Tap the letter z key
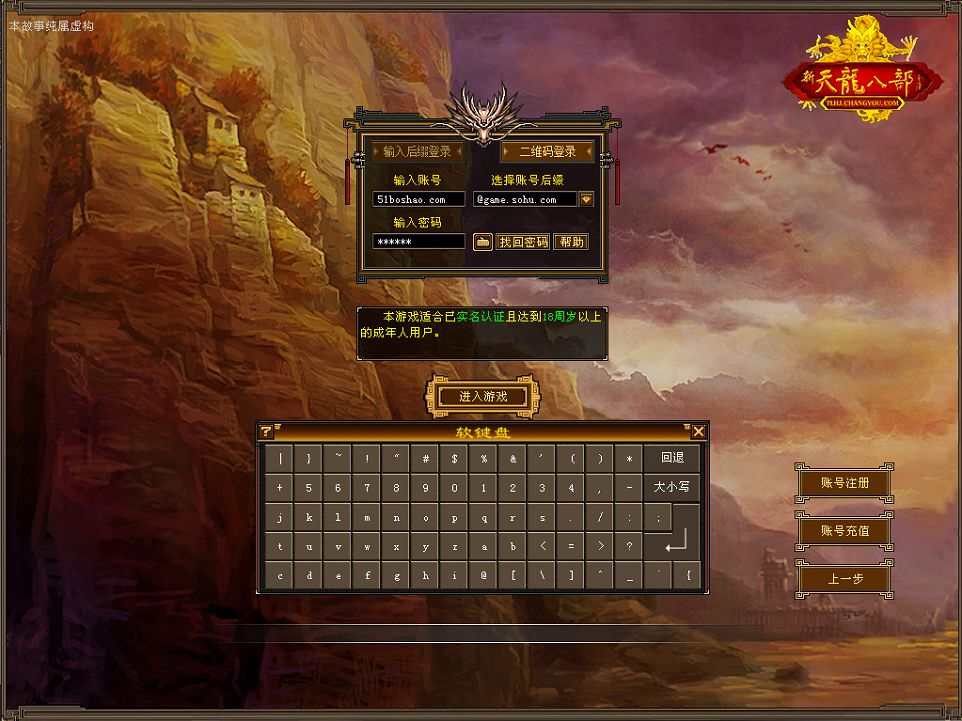The height and width of the screenshot is (721, 962). [x=455, y=546]
